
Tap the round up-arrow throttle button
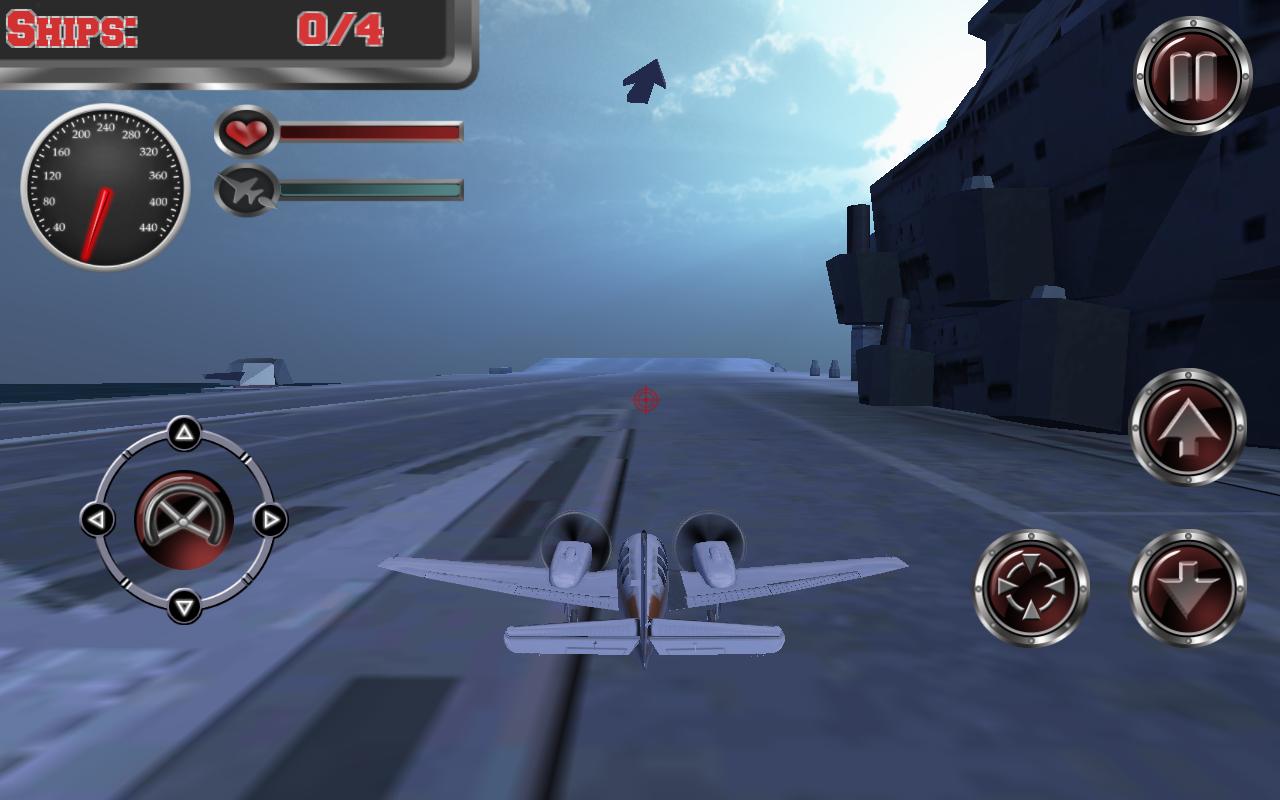point(1187,427)
